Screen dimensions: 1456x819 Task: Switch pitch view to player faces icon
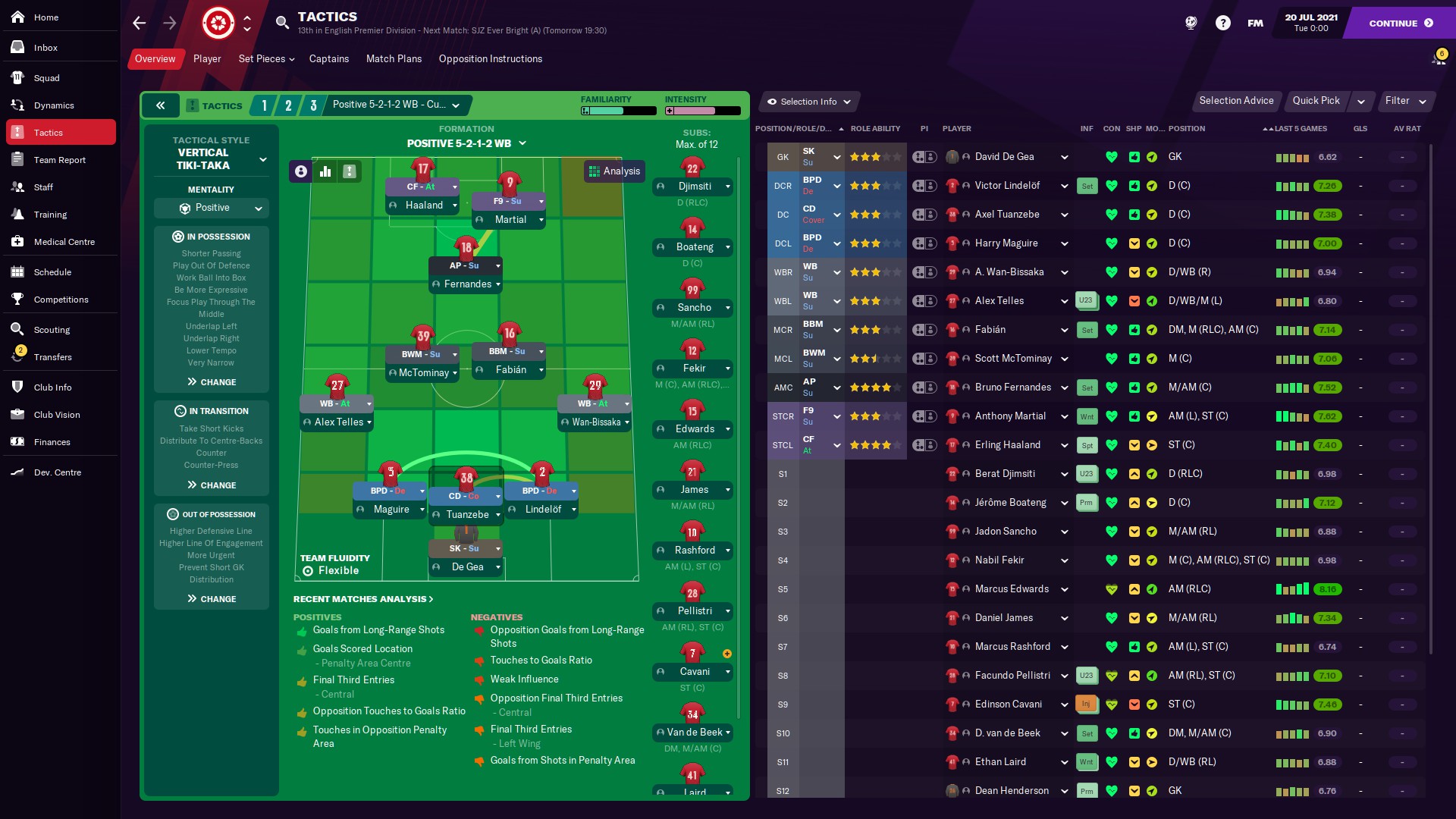click(x=300, y=171)
